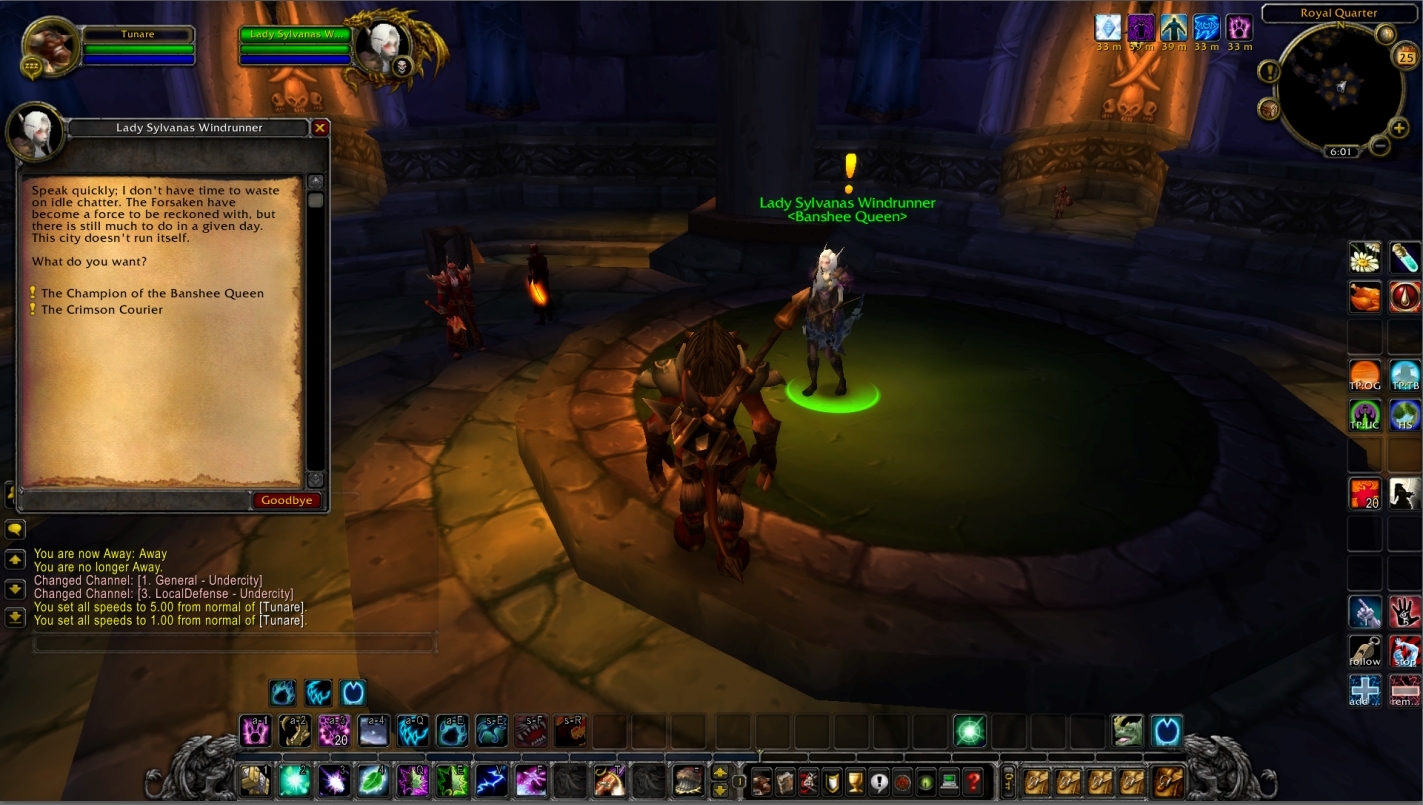Open the spellbook from the micro menu

pyautogui.click(x=786, y=782)
